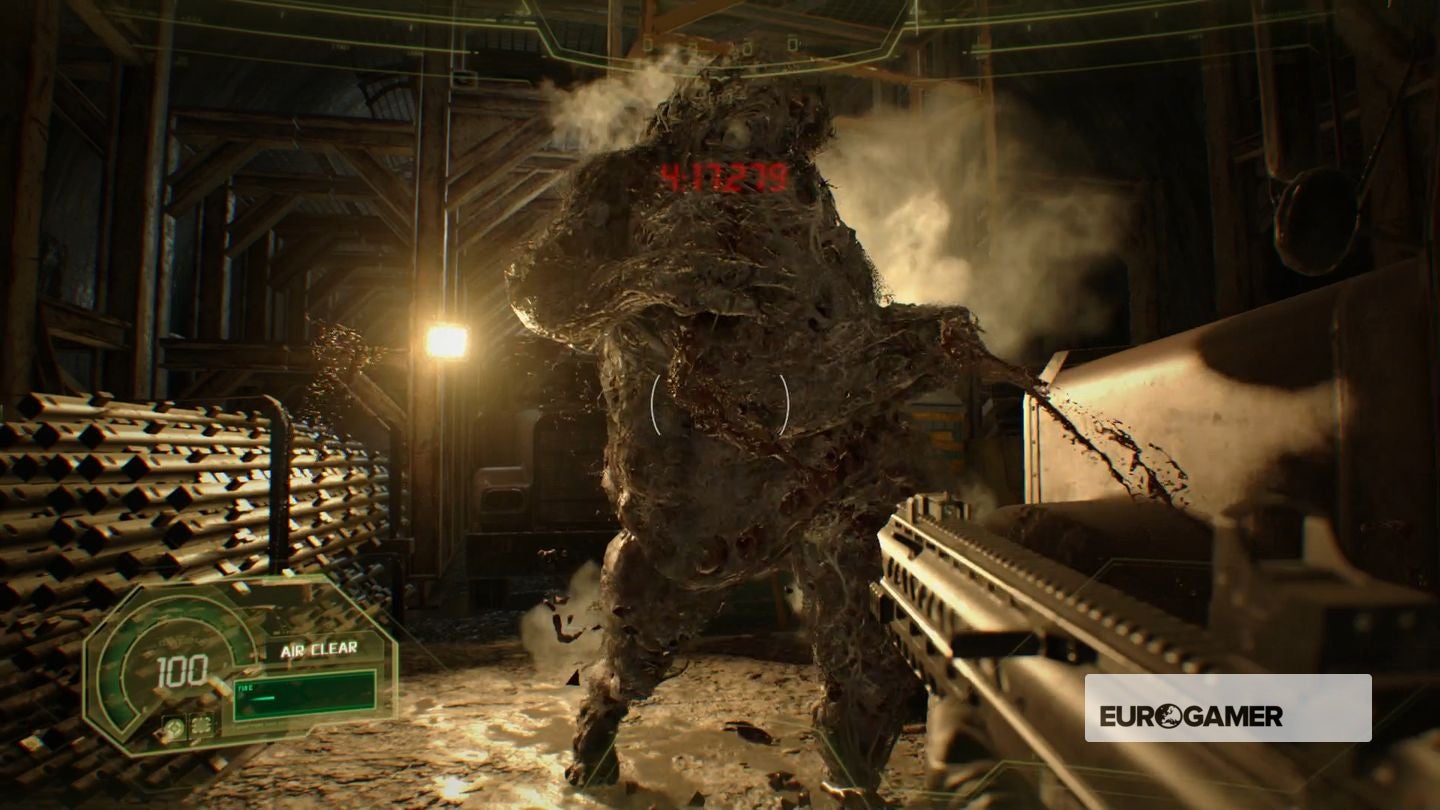
Task: Click the green ammo progress bar
Action: 262,697
